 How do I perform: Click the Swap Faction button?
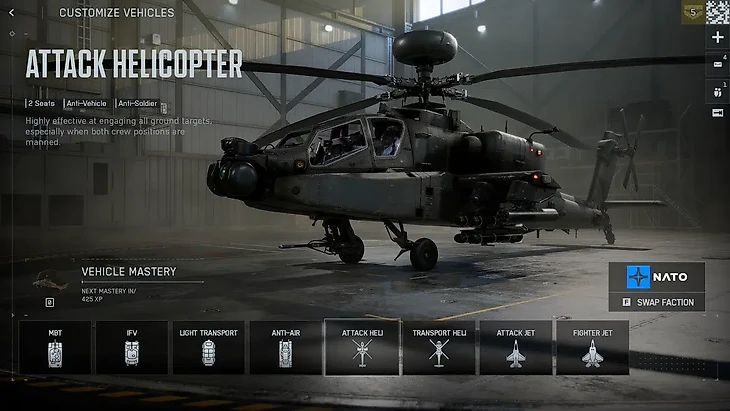click(x=657, y=302)
